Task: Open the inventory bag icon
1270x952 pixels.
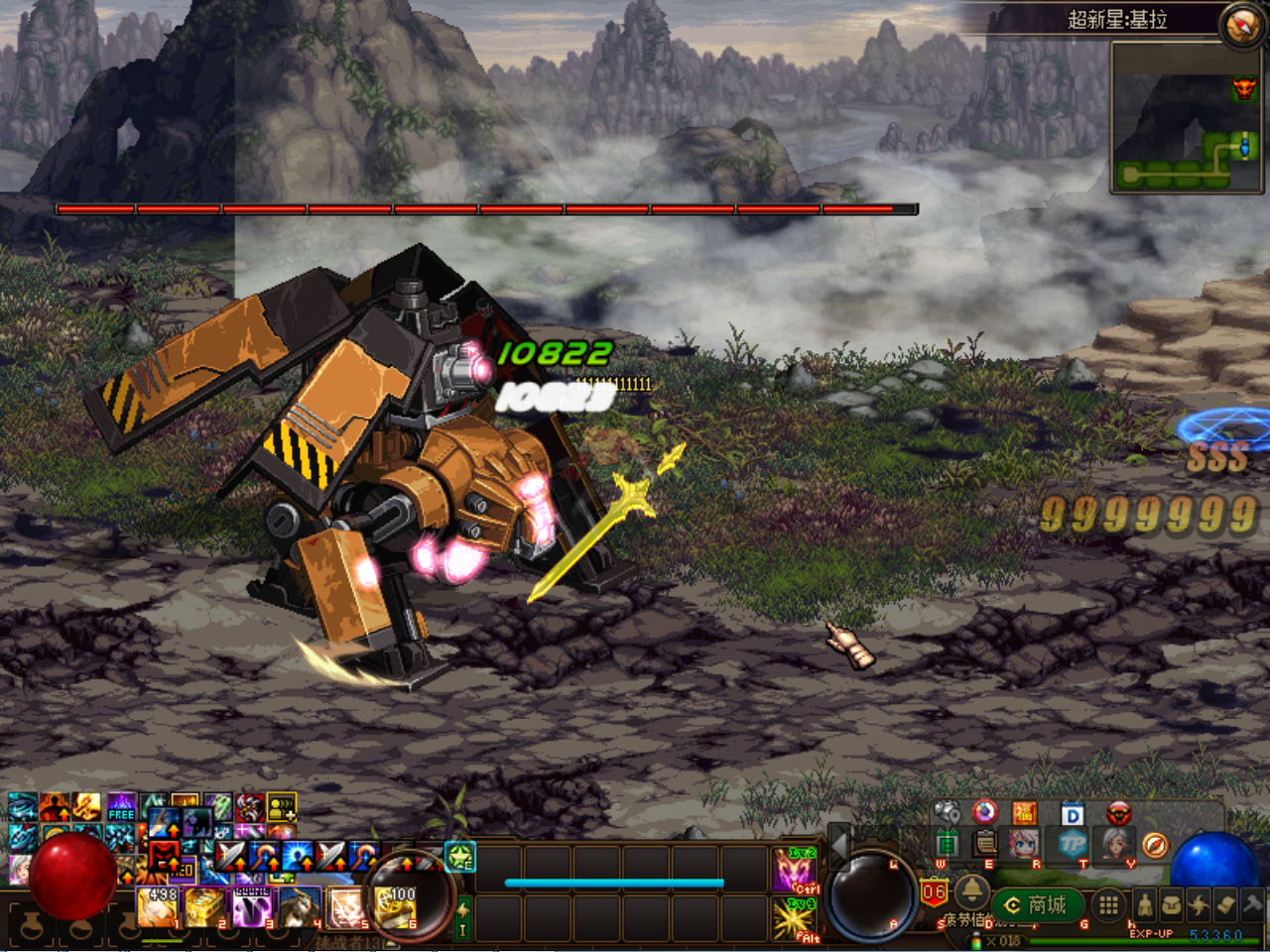Action: (1174, 904)
